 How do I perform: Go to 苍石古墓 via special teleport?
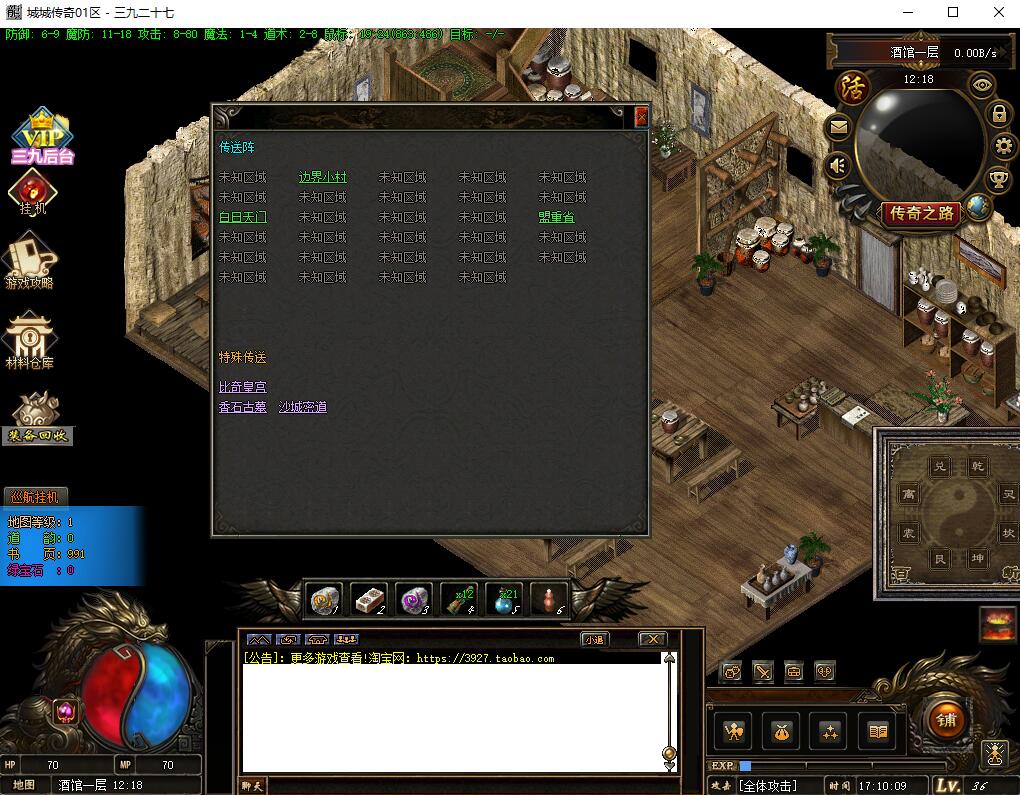pos(243,407)
